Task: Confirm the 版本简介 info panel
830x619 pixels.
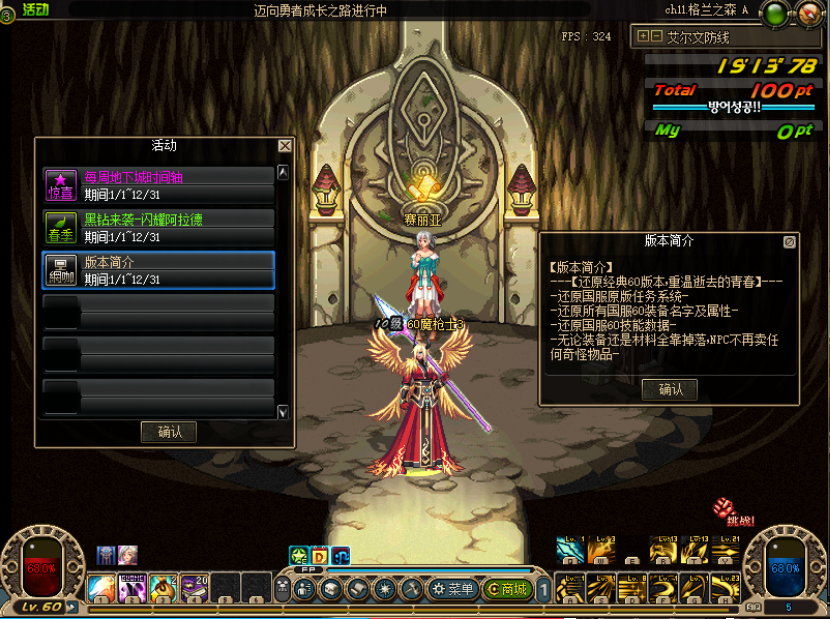Action: coord(670,390)
